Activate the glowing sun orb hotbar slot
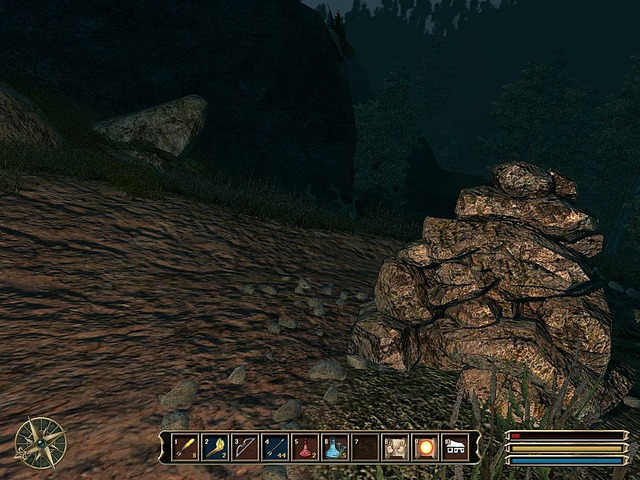 (425, 447)
